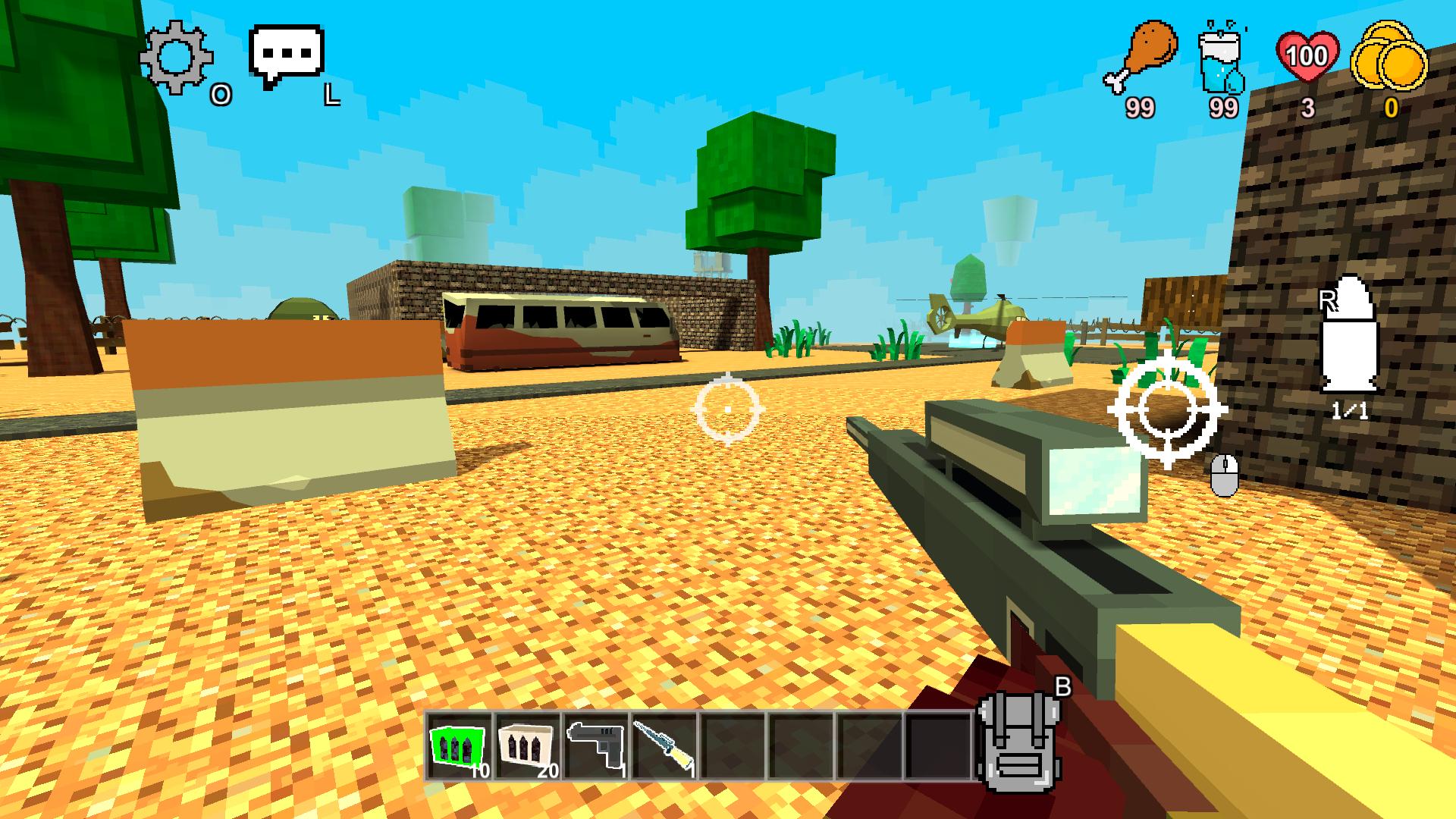This screenshot has width=1456, height=819.
Task: Click the center crosshair reticle
Action: click(x=727, y=409)
